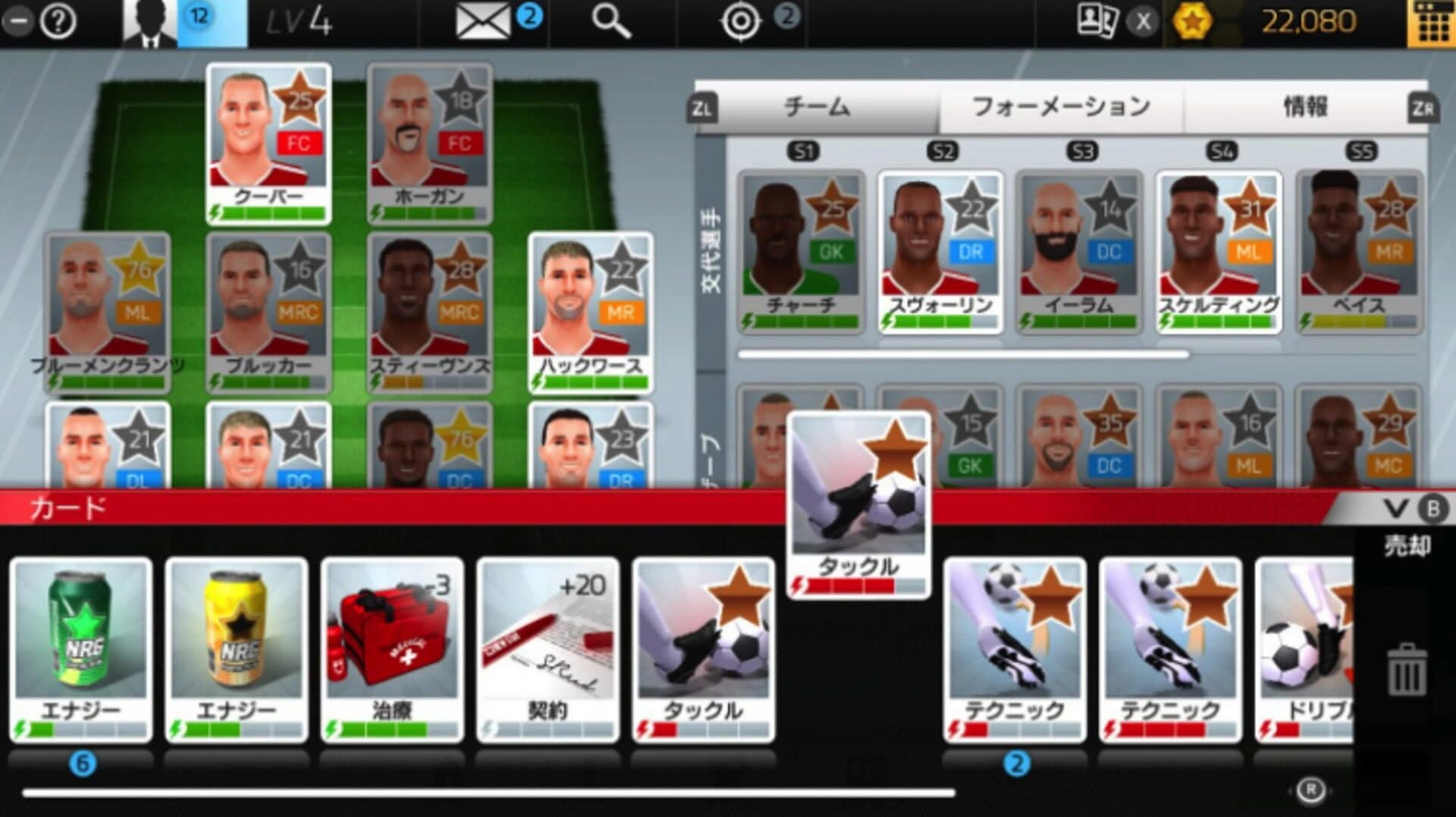Click the gold coin balance icon
1456x817 pixels.
(x=1194, y=21)
